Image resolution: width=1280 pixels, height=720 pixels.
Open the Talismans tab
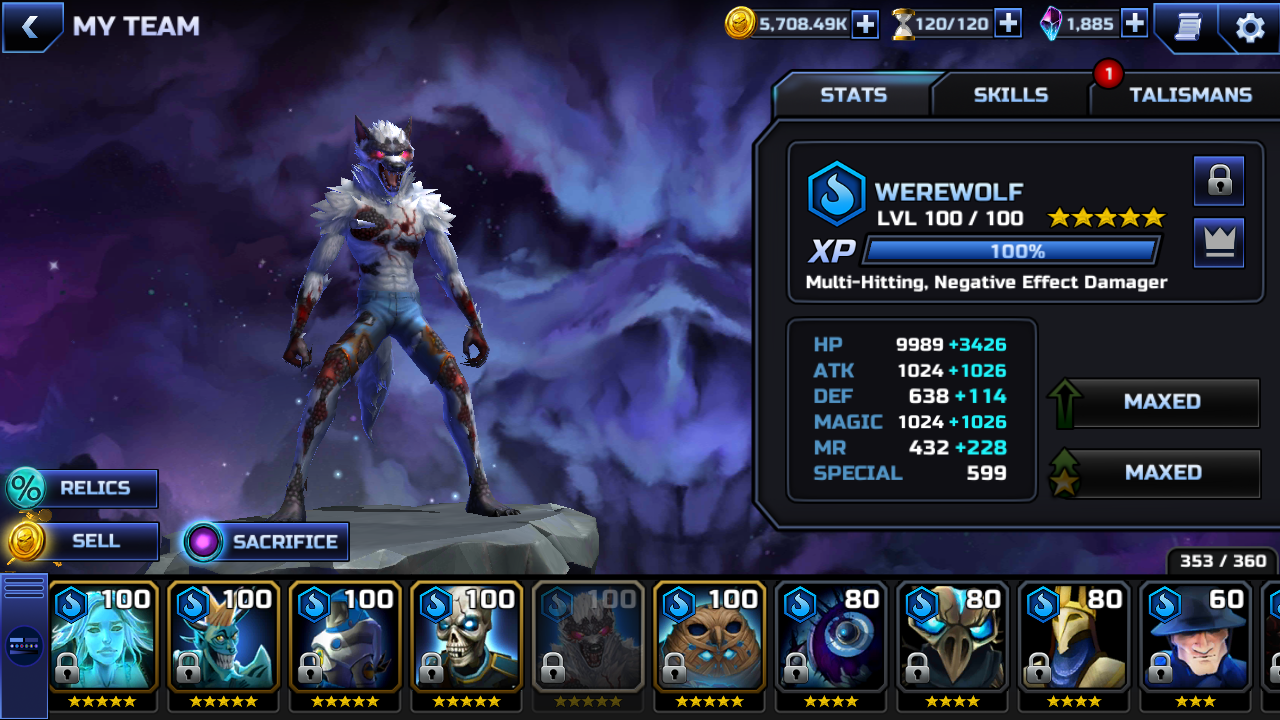click(x=1190, y=95)
